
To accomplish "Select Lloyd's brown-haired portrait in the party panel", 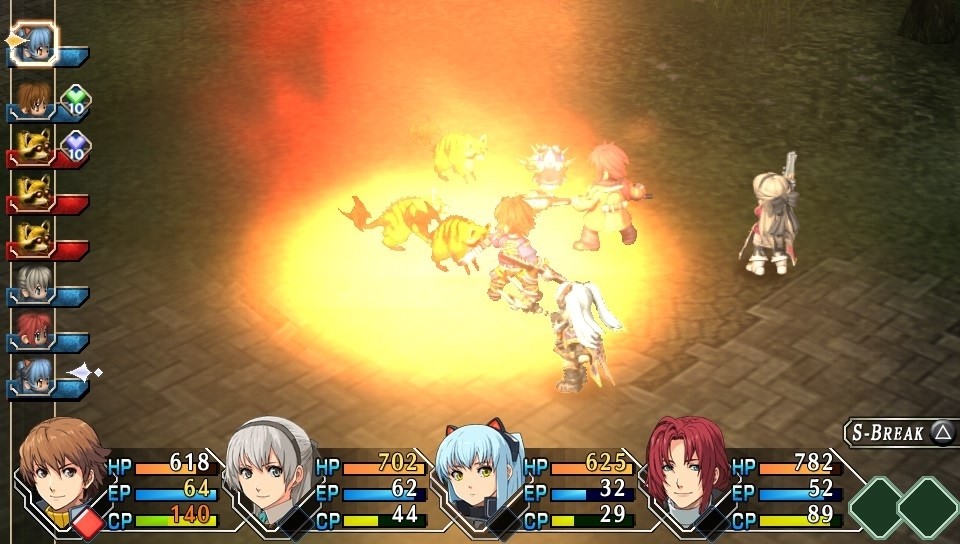I will click(64, 468).
